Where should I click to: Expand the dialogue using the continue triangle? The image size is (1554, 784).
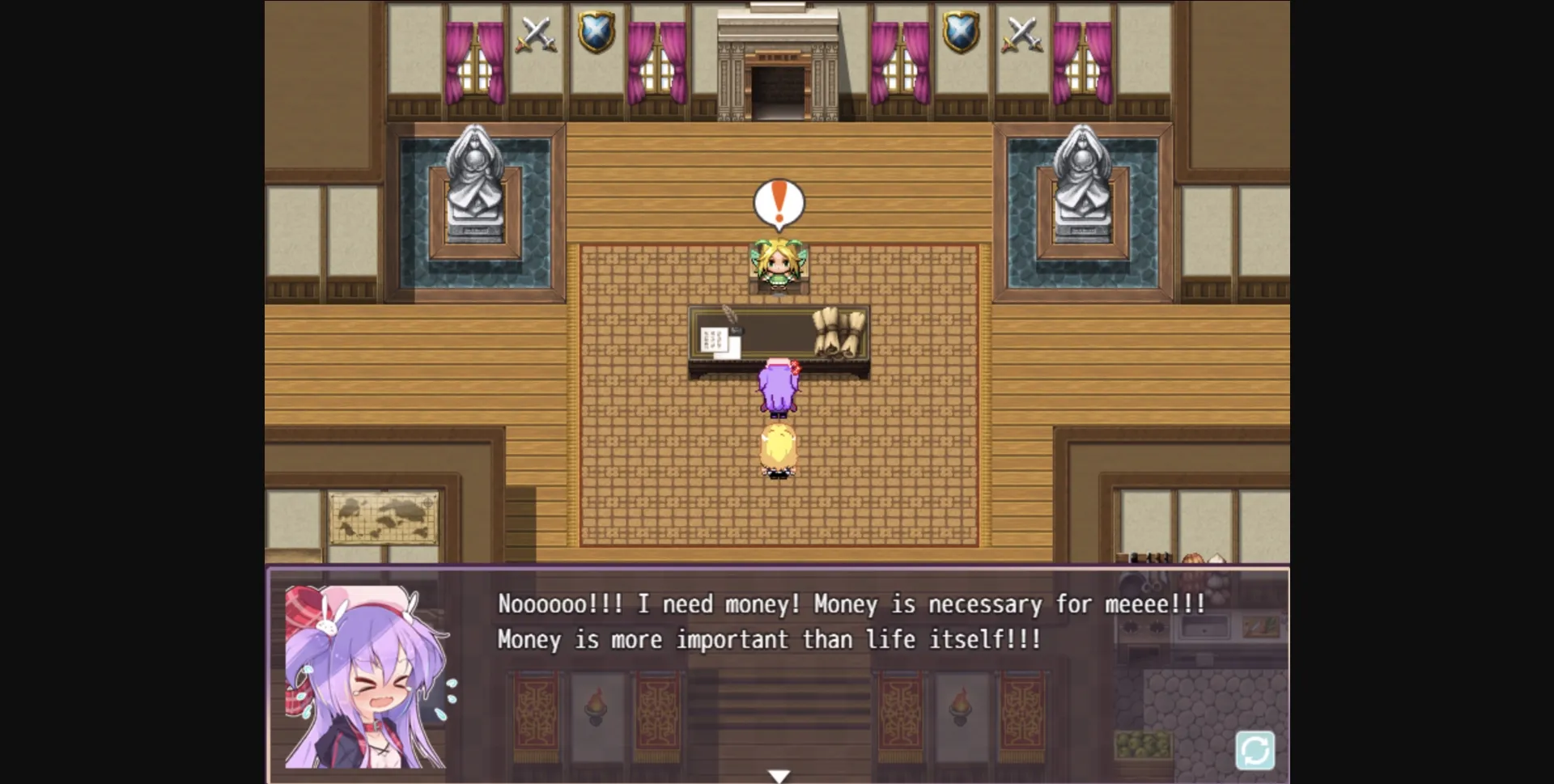779,774
